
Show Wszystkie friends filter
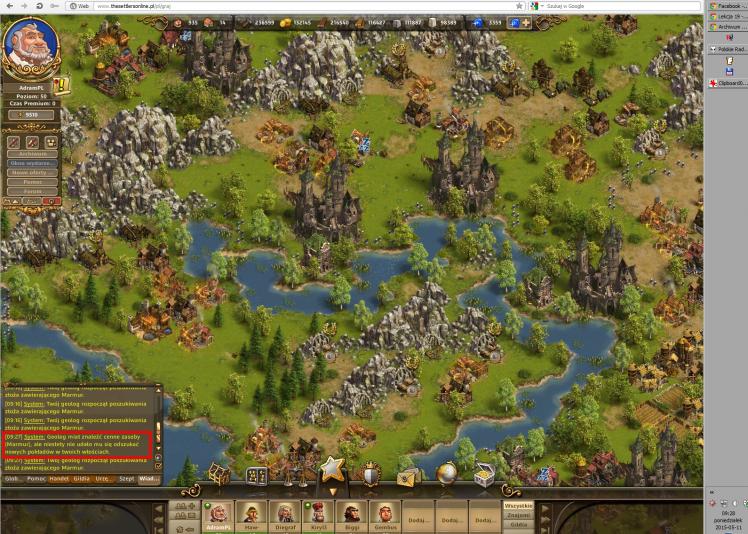tap(517, 506)
